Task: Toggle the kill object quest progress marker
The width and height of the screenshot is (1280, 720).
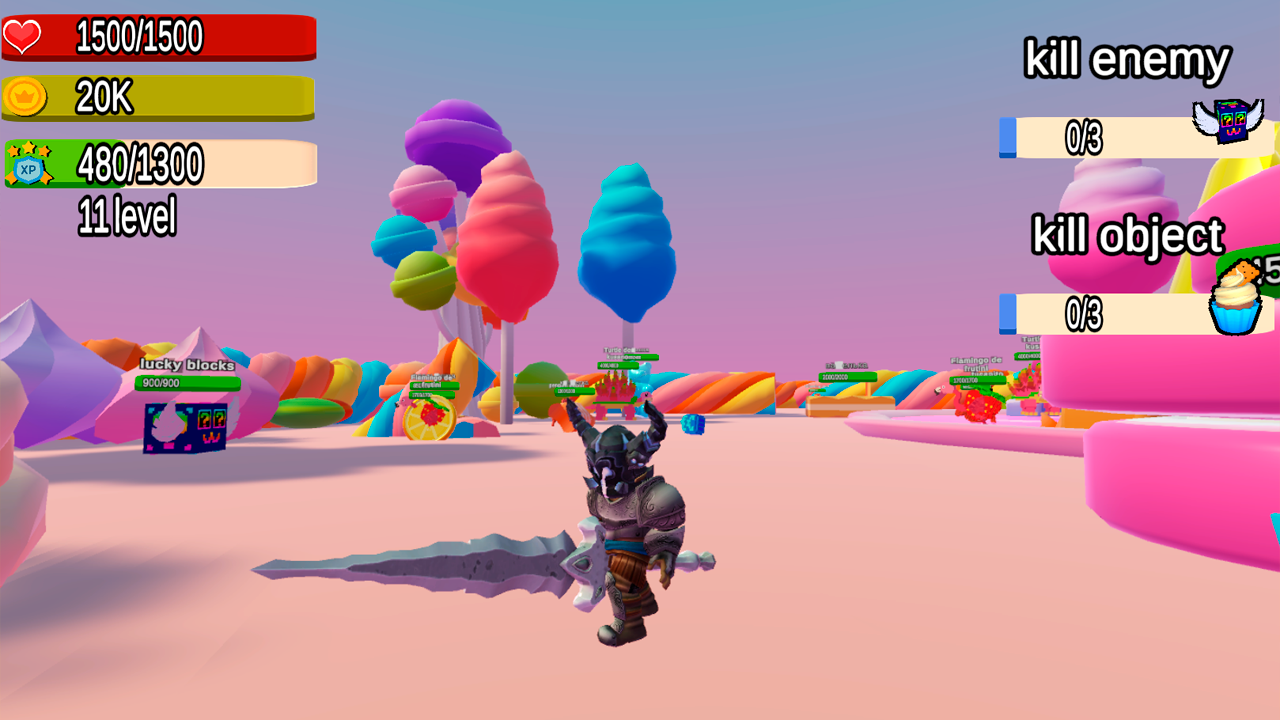Action: (1007, 312)
